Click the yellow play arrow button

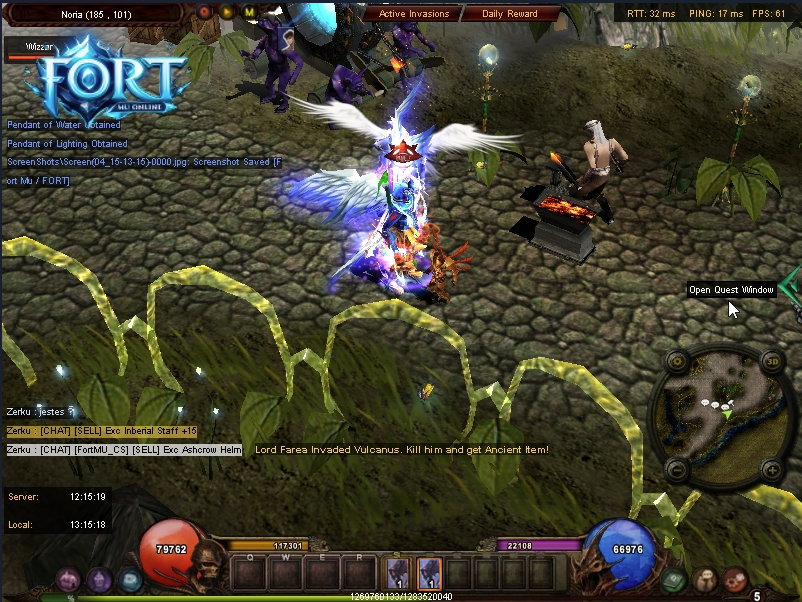227,13
